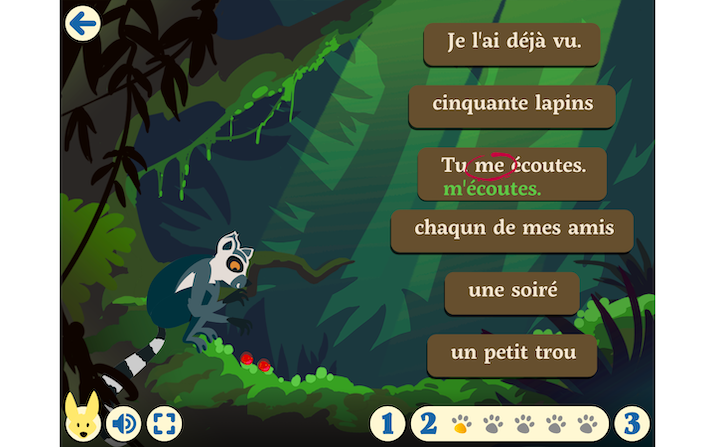715x447 pixels.
Task: Enter fullscreen mode
Action: (164, 423)
